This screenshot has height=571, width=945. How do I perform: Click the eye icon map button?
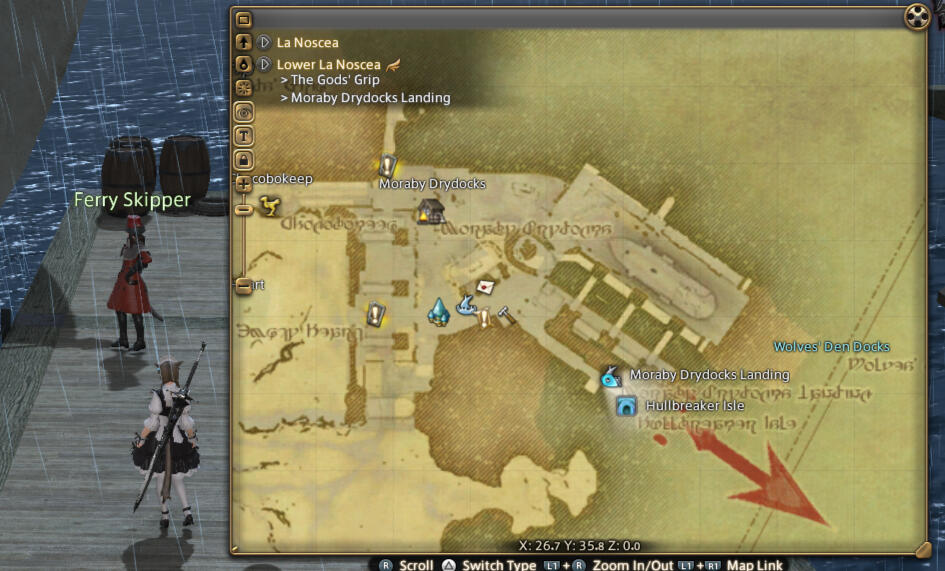(243, 112)
